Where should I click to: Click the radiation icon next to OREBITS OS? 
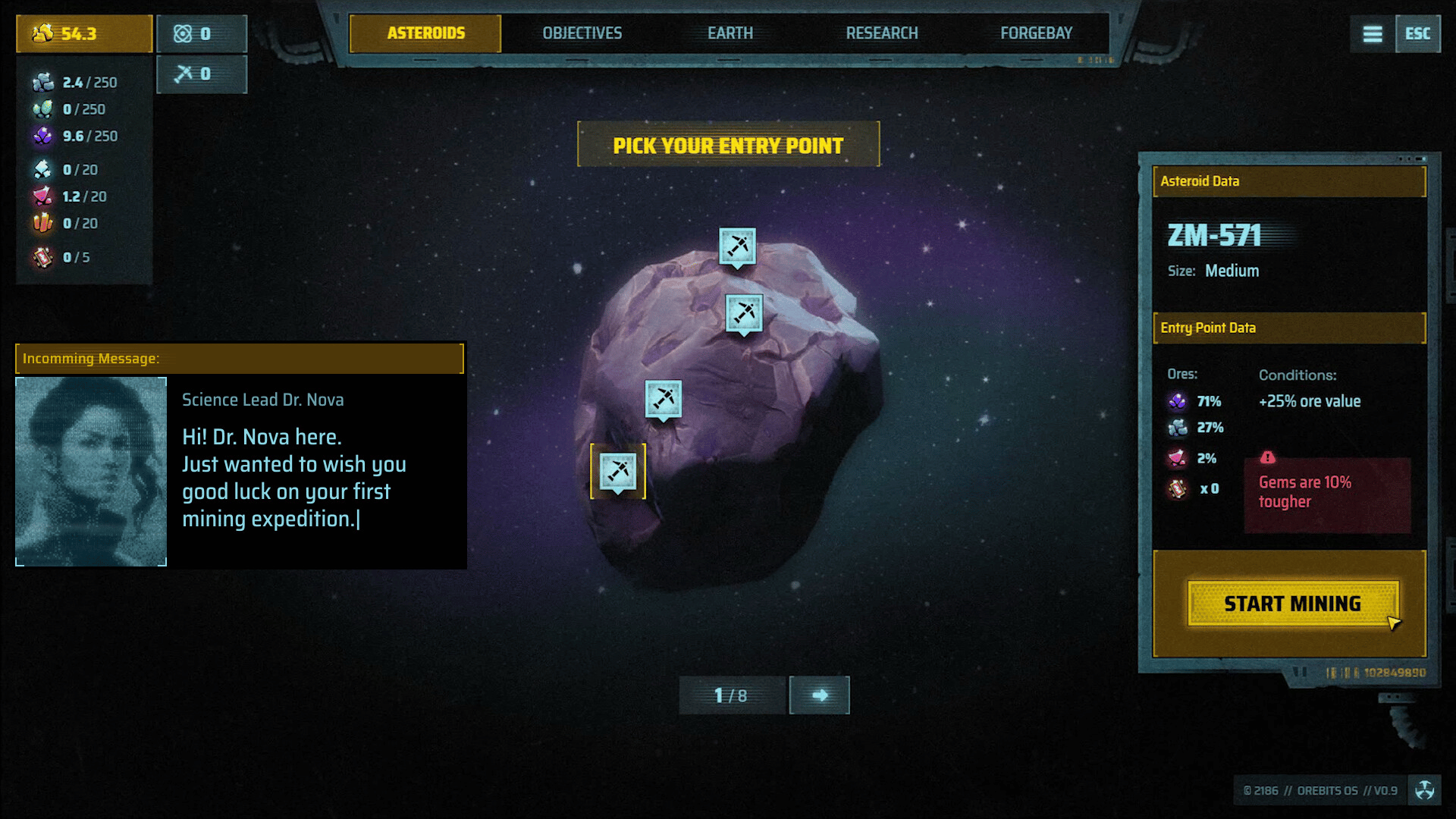coord(1424,790)
